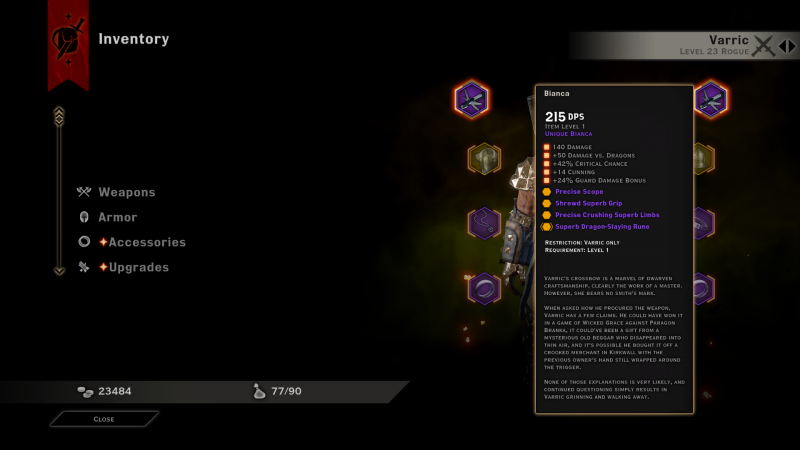Select the Accessories category
Image resolution: width=800 pixels, height=450 pixels.
[146, 242]
